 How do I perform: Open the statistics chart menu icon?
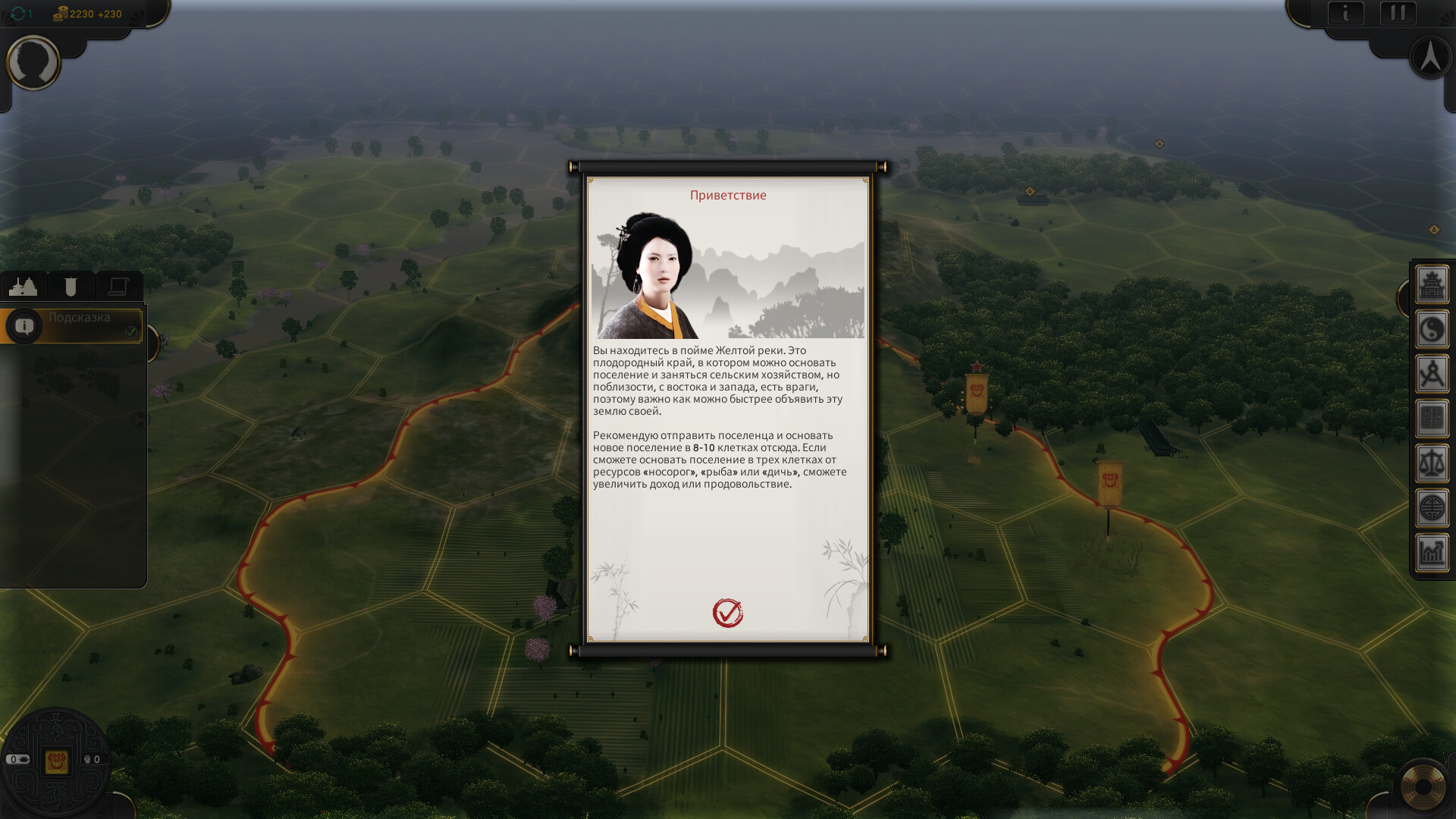1432,553
